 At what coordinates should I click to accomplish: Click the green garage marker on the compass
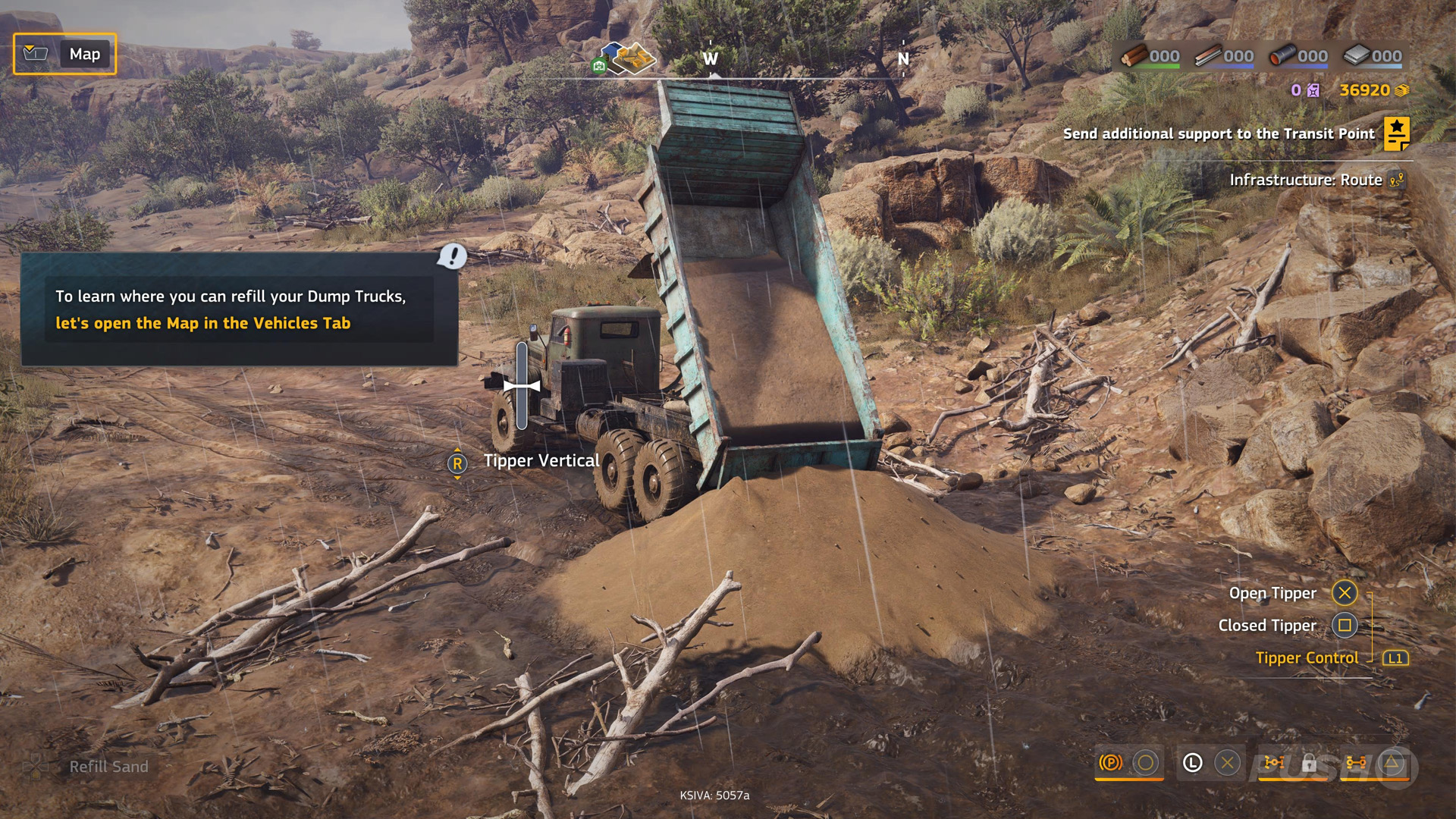click(599, 67)
